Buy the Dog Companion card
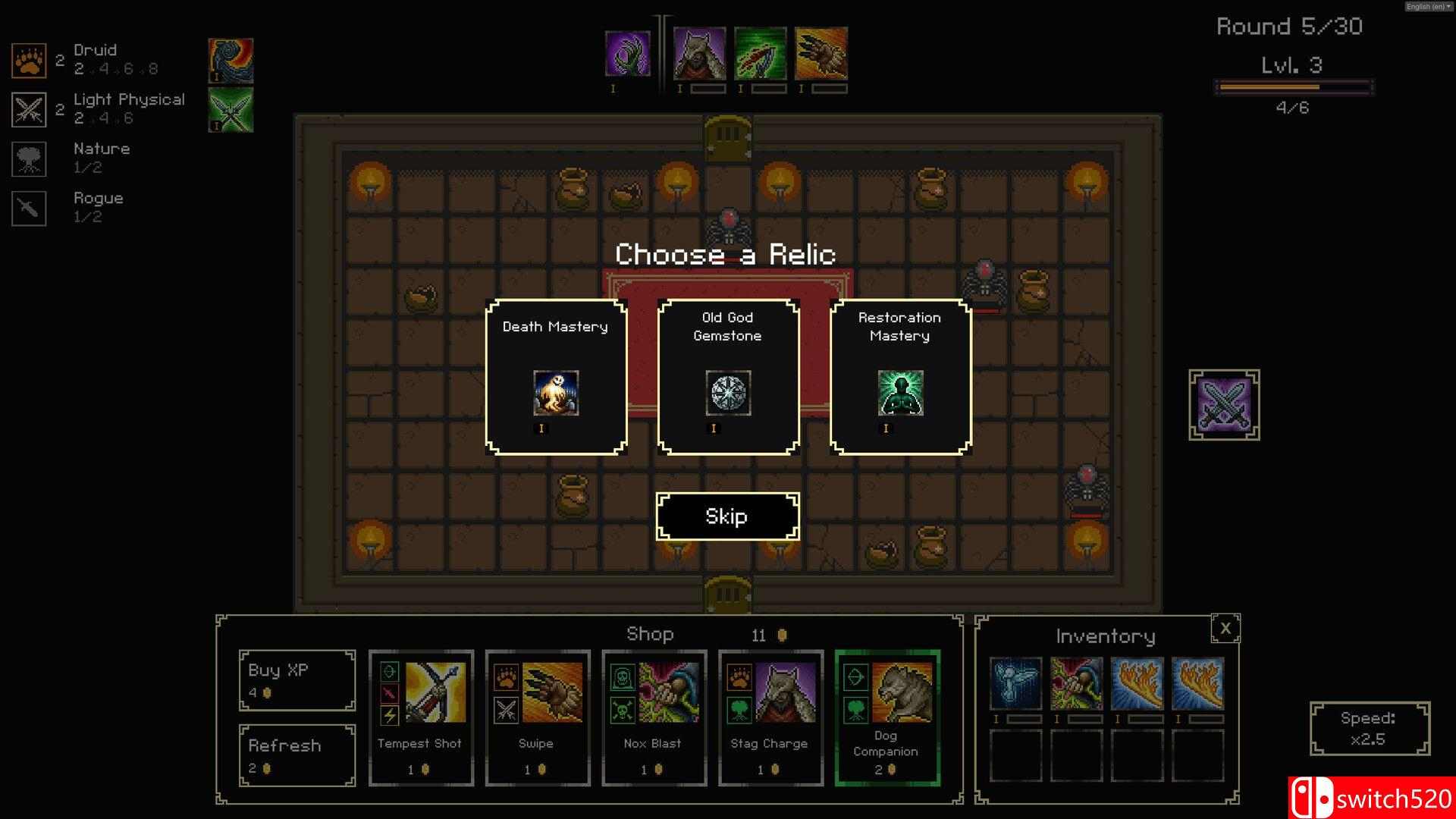Image resolution: width=1456 pixels, height=819 pixels. [887, 717]
